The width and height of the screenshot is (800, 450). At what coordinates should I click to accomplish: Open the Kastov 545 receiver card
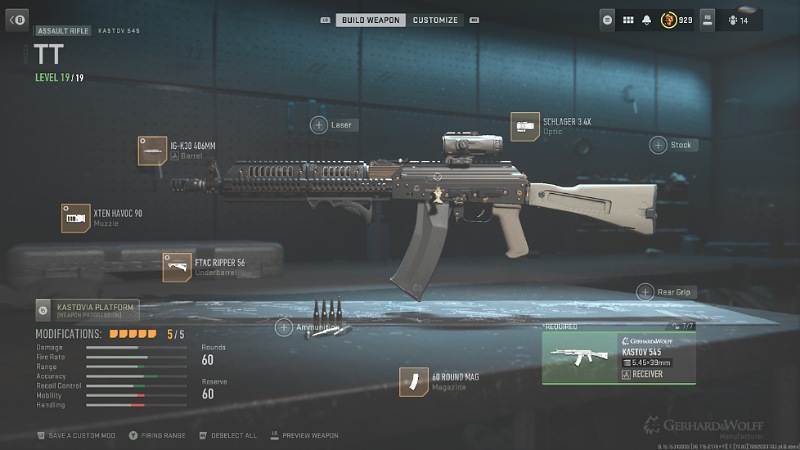pyautogui.click(x=618, y=358)
